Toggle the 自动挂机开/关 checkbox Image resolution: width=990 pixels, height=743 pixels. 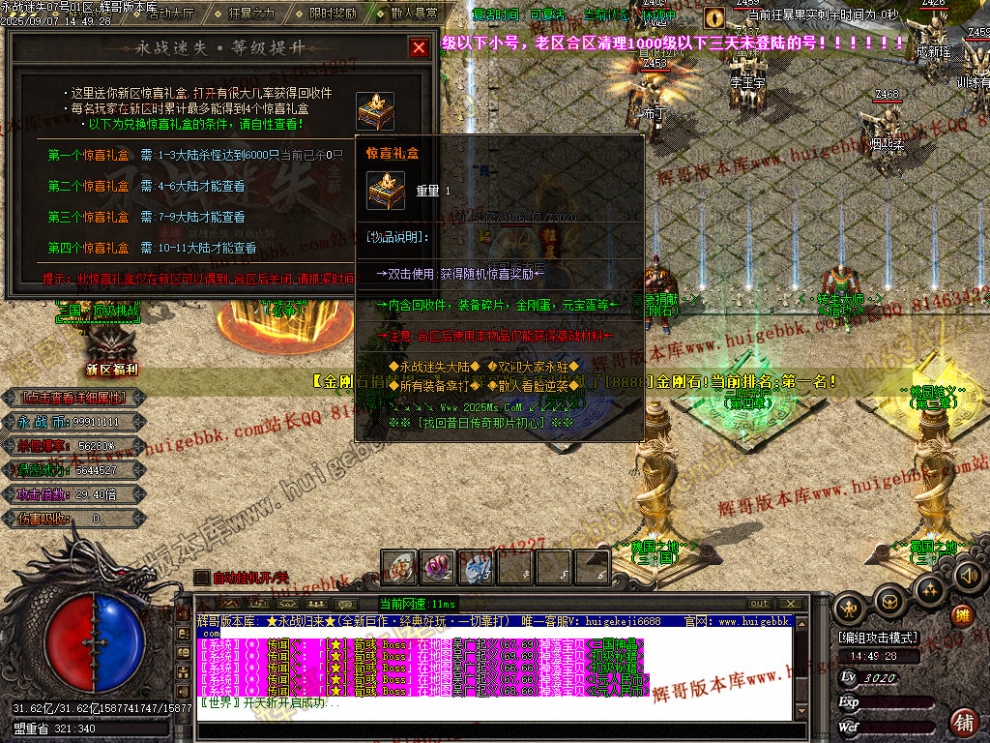[x=201, y=577]
